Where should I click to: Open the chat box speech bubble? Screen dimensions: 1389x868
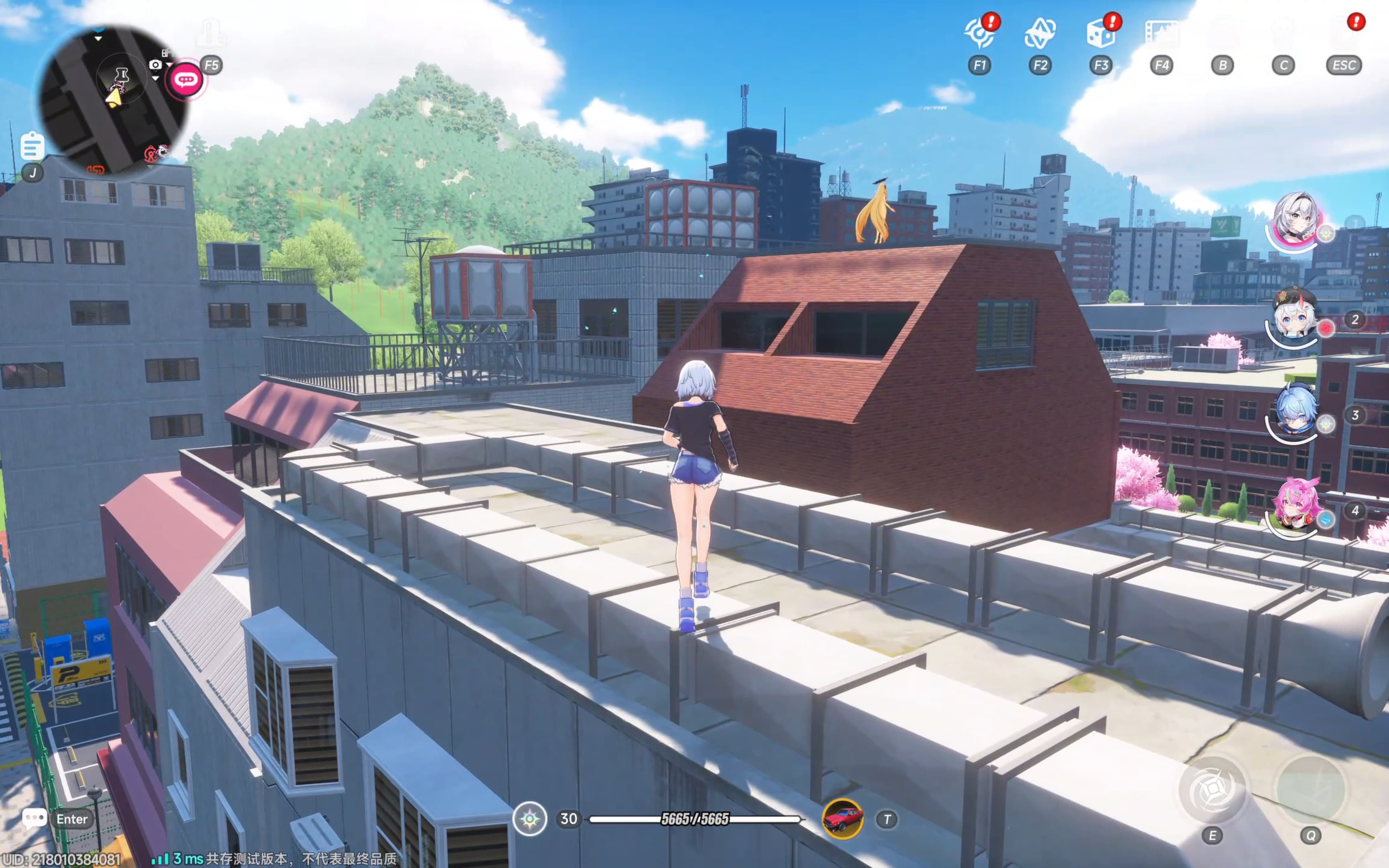coord(34,819)
